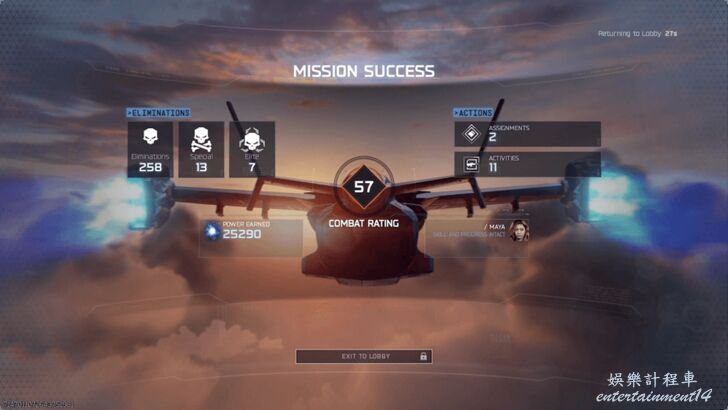This screenshot has width=728, height=410.
Task: Exit to Lobby from mission results
Action: [364, 356]
